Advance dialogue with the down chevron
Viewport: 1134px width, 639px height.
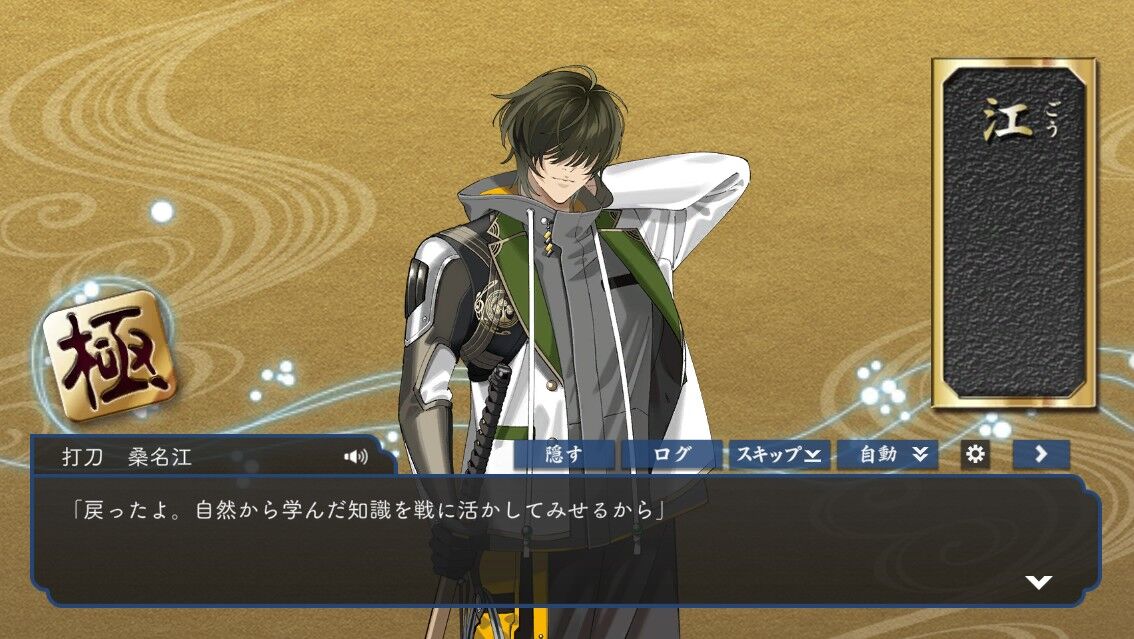click(x=1039, y=582)
